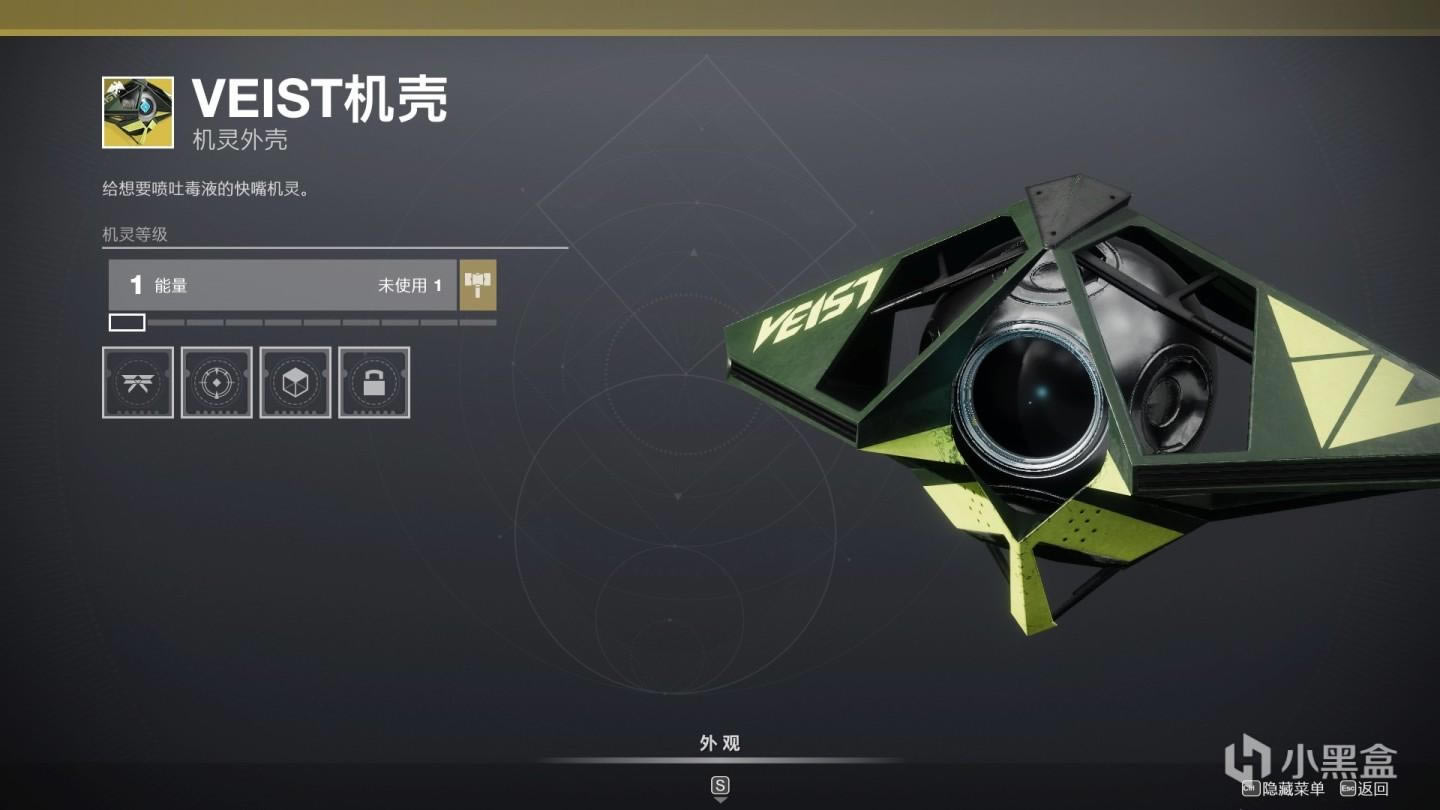Select the padlock locked mod slot
The height and width of the screenshot is (810, 1440).
click(x=374, y=382)
